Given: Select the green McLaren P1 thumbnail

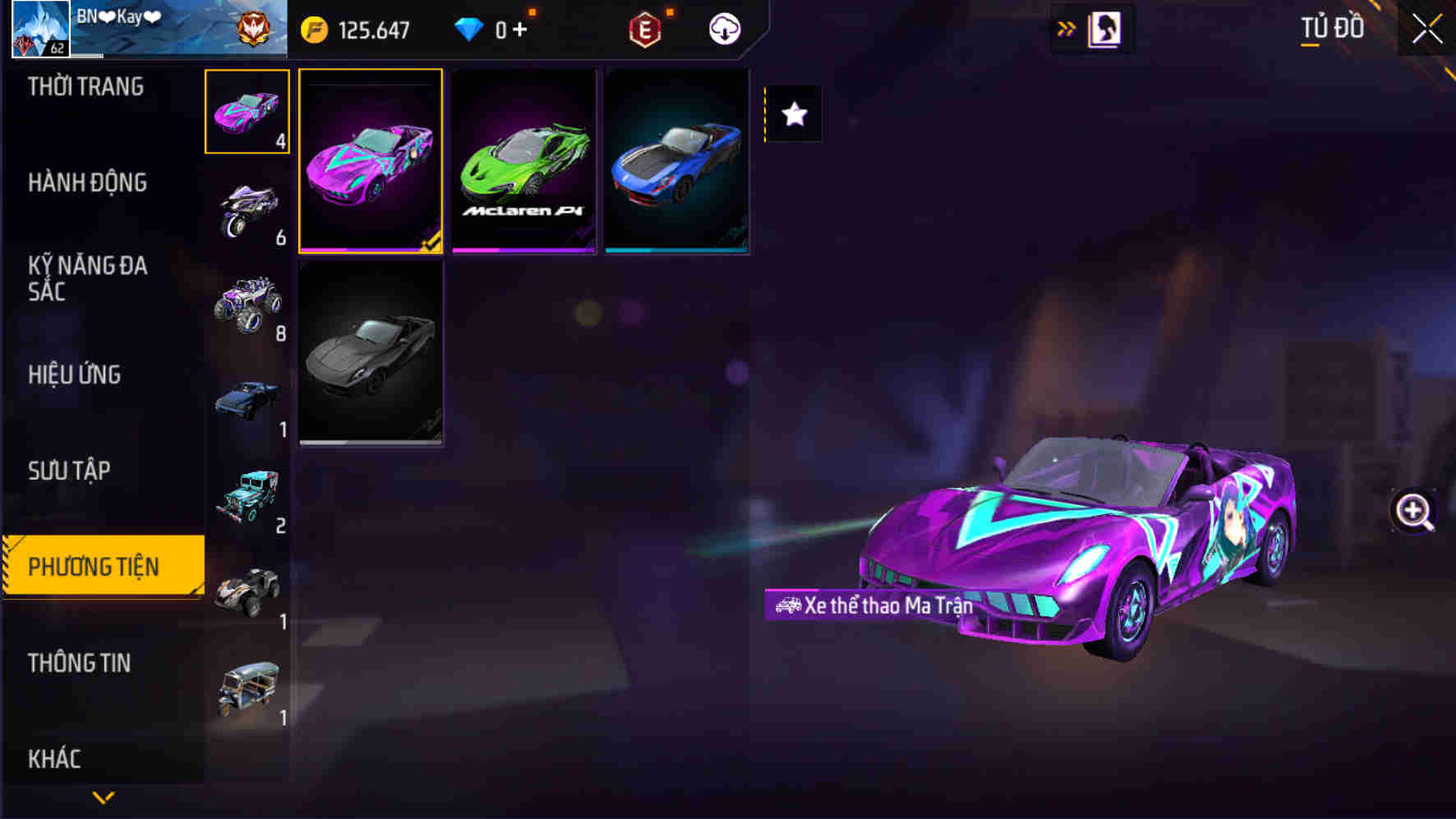Looking at the screenshot, I should (x=523, y=162).
